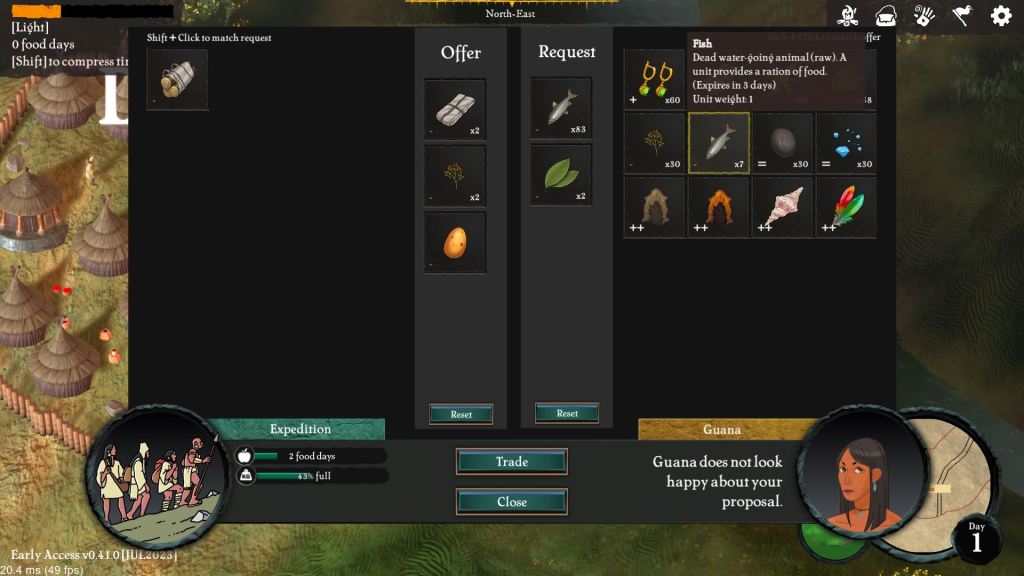Select the colorful feathers in Guana's inventory
The height and width of the screenshot is (576, 1024).
click(x=846, y=207)
